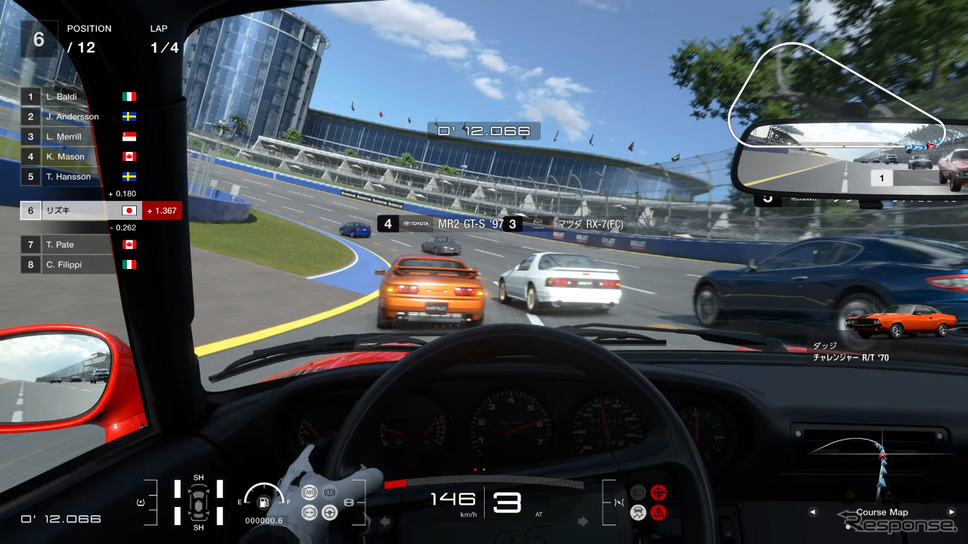This screenshot has width=968, height=544.
Task: Select L. Baldi's row in the standings
Action: tap(78, 97)
